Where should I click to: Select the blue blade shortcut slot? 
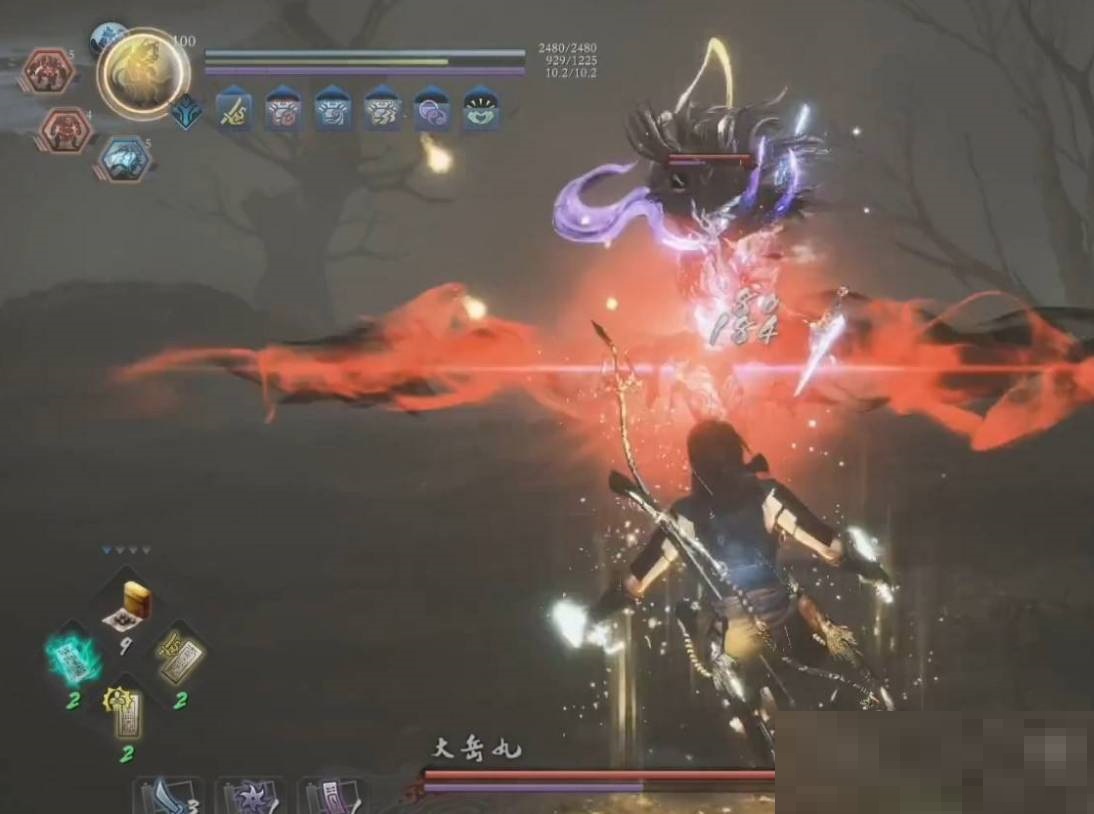(167, 797)
